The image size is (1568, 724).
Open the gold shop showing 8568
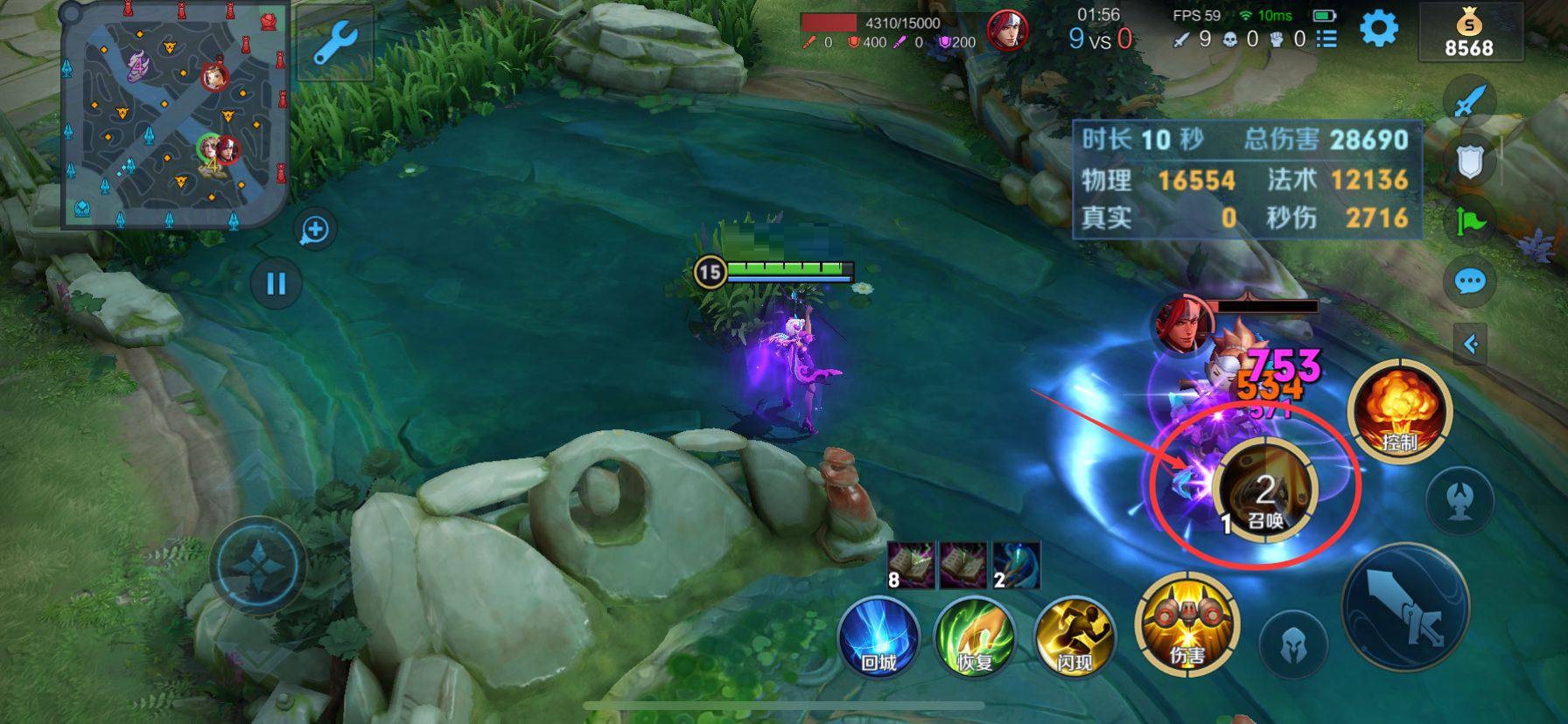click(x=1469, y=33)
